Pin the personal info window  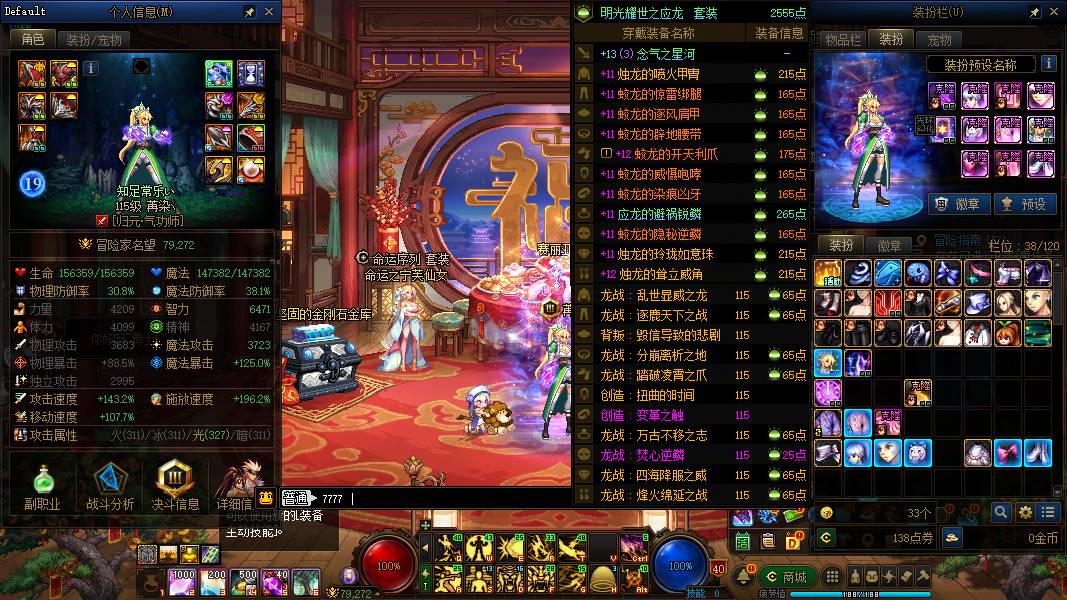249,12
